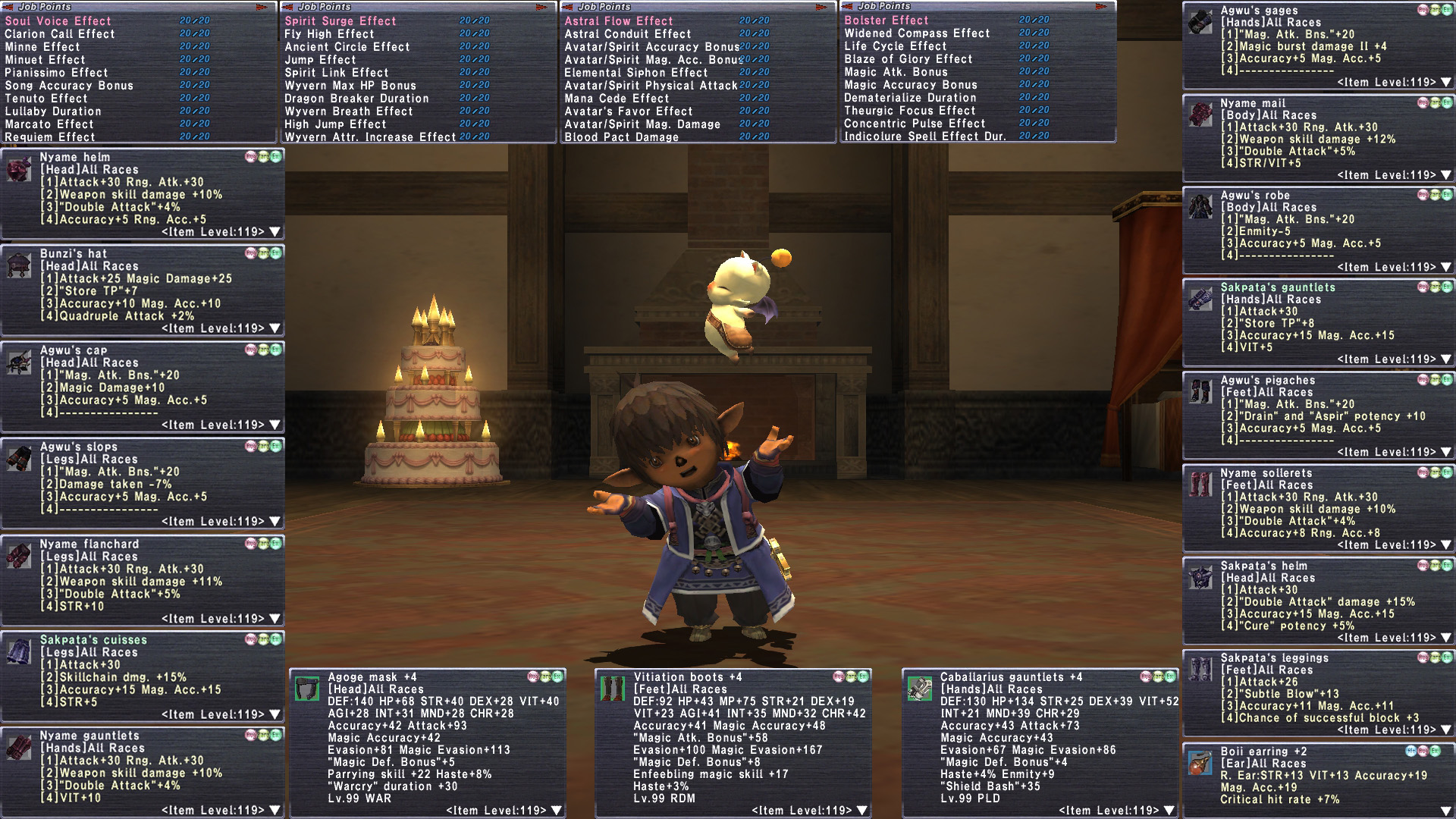1456x819 pixels.
Task: Select Theurgic Focus Effect entry
Action: pyautogui.click(x=910, y=111)
